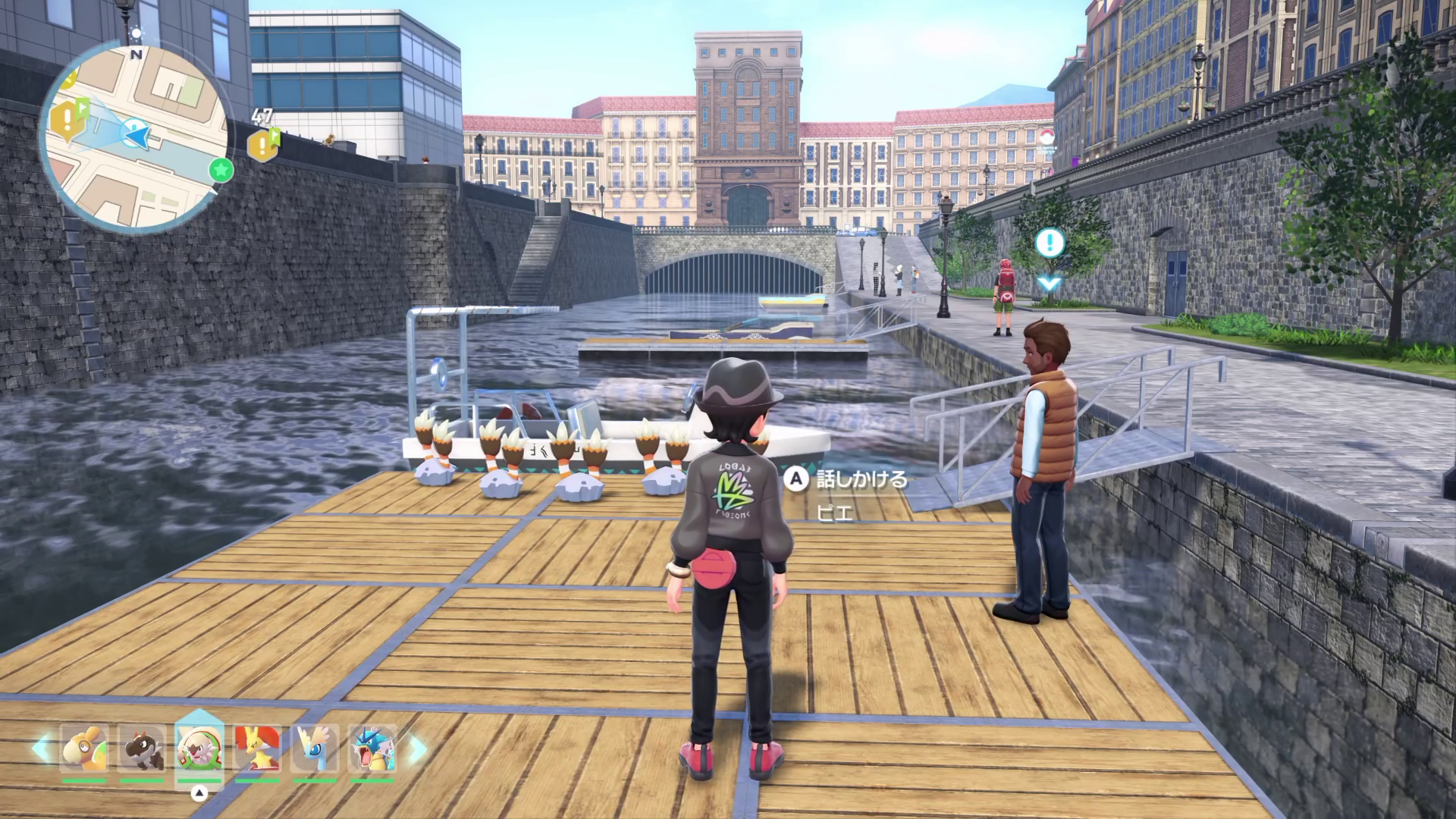Select Gyarados in the party bar
This screenshot has width=1456, height=819.
click(x=372, y=748)
